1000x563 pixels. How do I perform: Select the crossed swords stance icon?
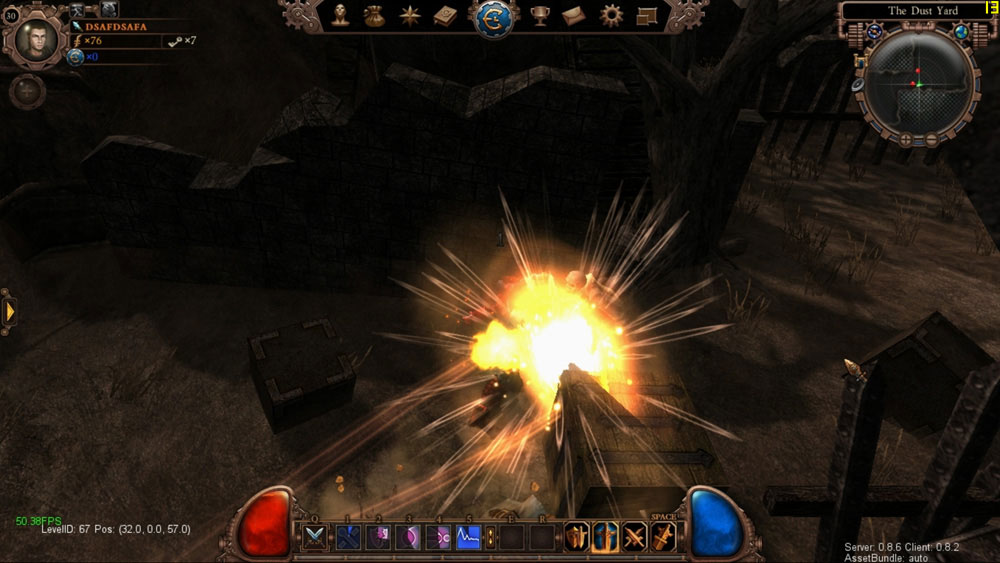click(x=634, y=537)
